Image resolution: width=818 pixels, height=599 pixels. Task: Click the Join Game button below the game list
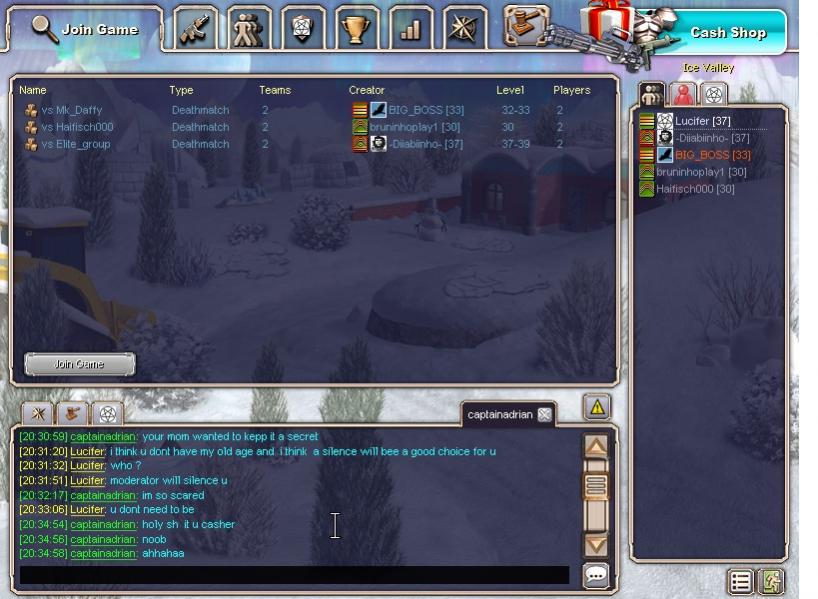click(x=80, y=364)
